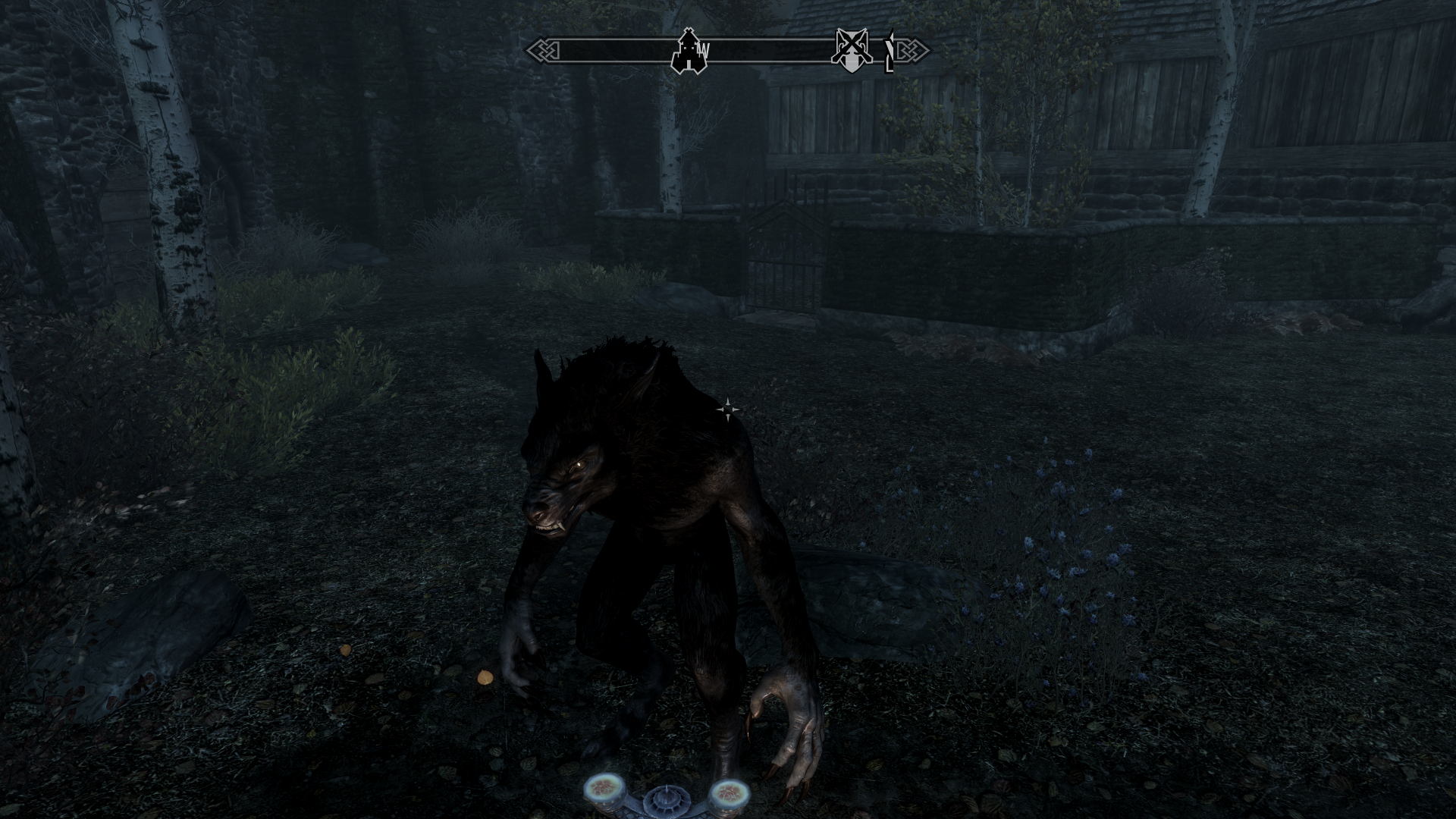Select the crossed-swords shield compass marker
The height and width of the screenshot is (819, 1456).
pyautogui.click(x=849, y=52)
